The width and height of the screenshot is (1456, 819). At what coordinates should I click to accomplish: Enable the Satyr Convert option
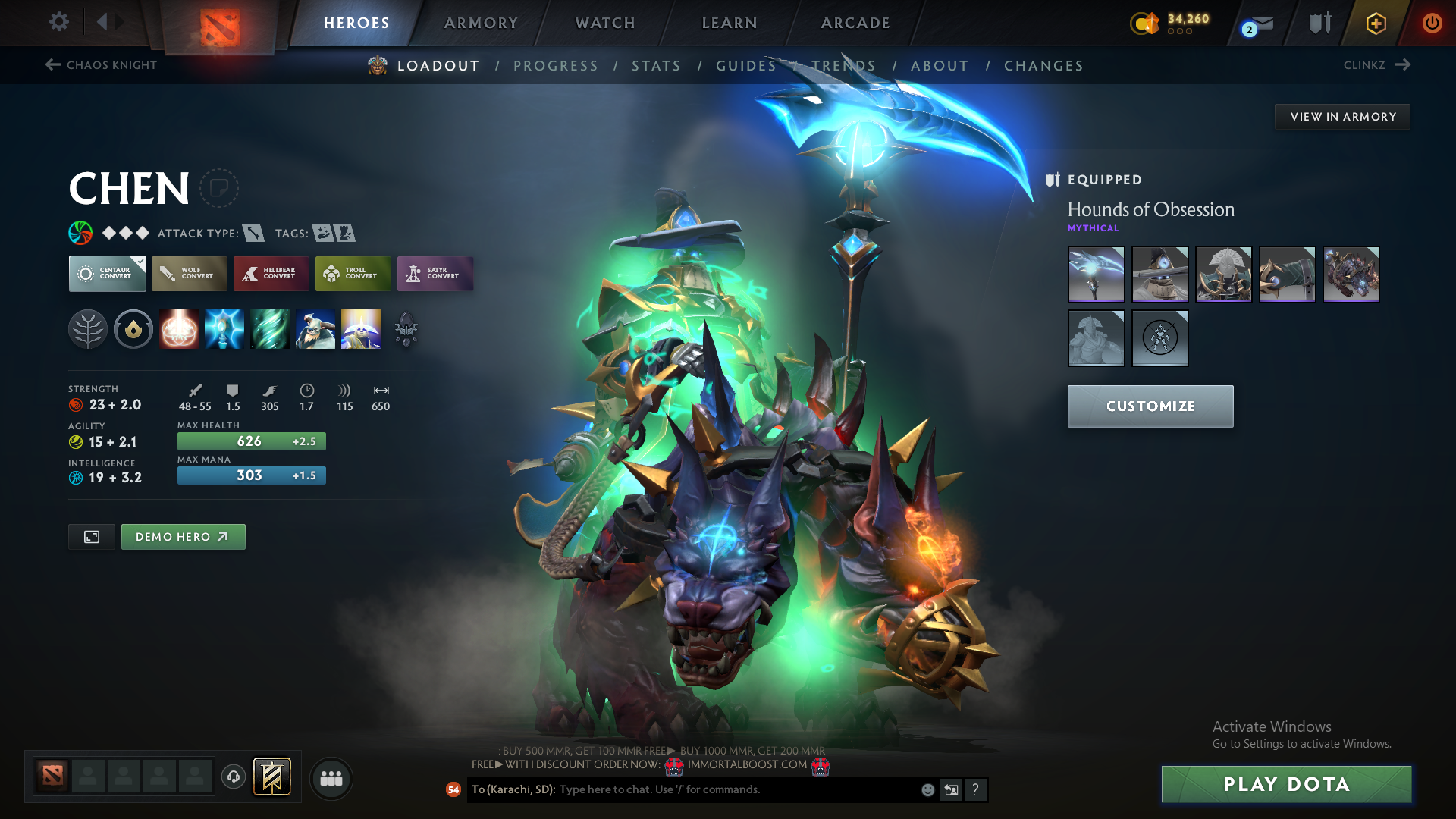435,274
